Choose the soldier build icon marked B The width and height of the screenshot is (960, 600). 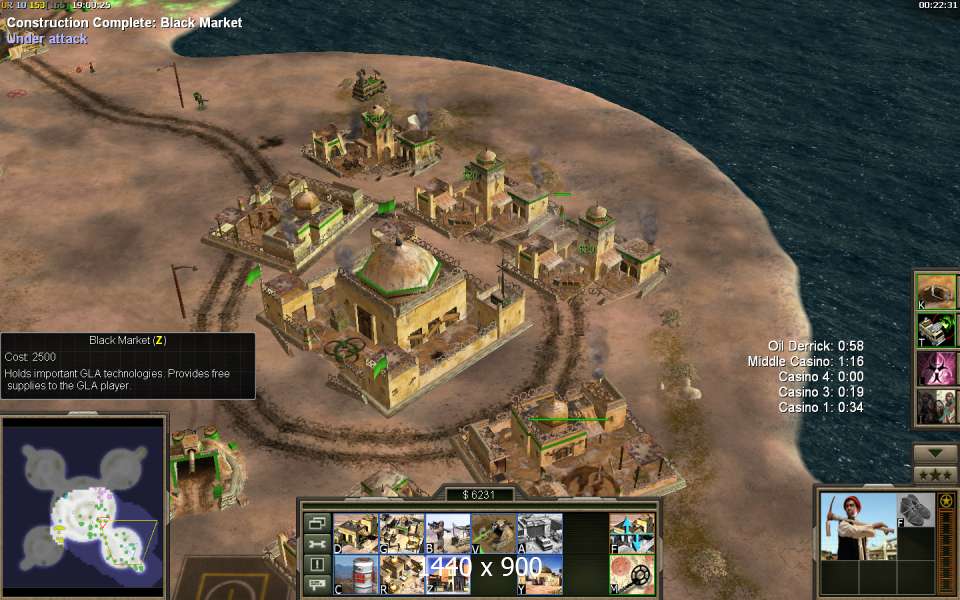point(447,533)
